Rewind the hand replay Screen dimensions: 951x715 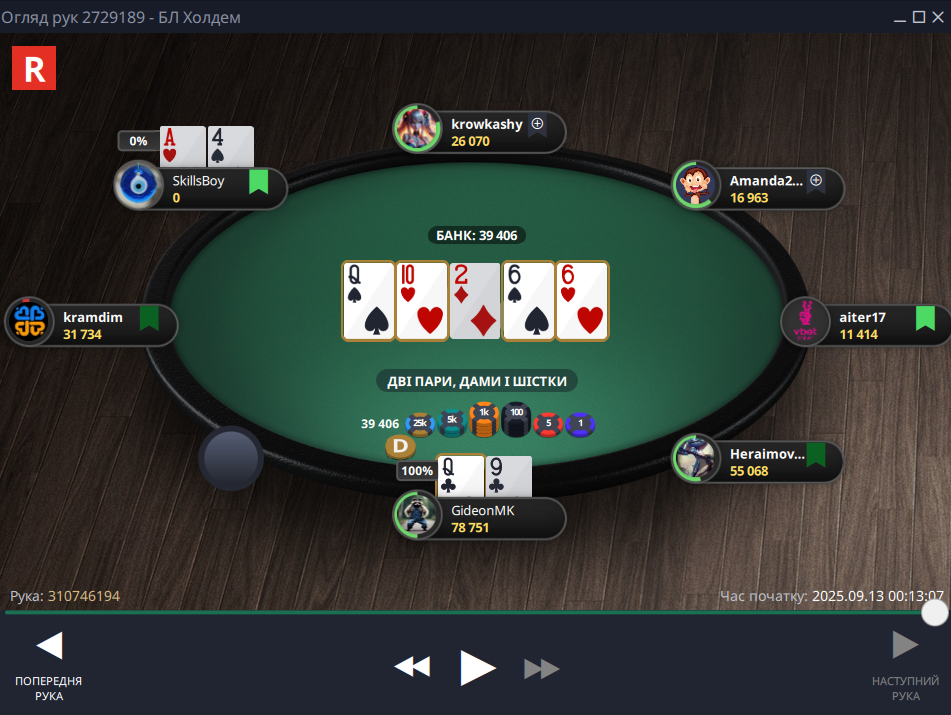[412, 667]
